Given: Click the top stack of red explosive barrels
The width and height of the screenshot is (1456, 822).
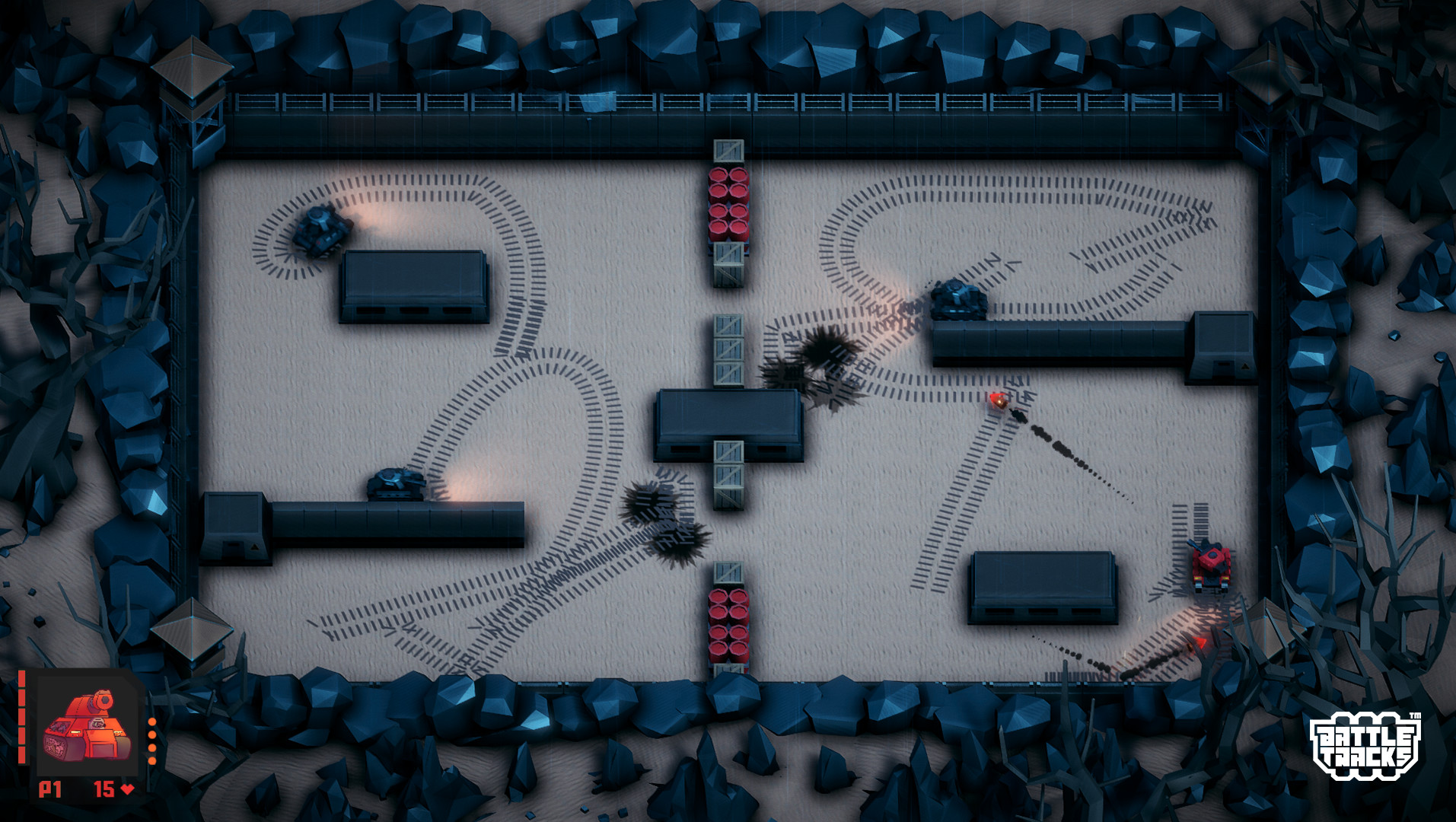Looking at the screenshot, I should [727, 205].
